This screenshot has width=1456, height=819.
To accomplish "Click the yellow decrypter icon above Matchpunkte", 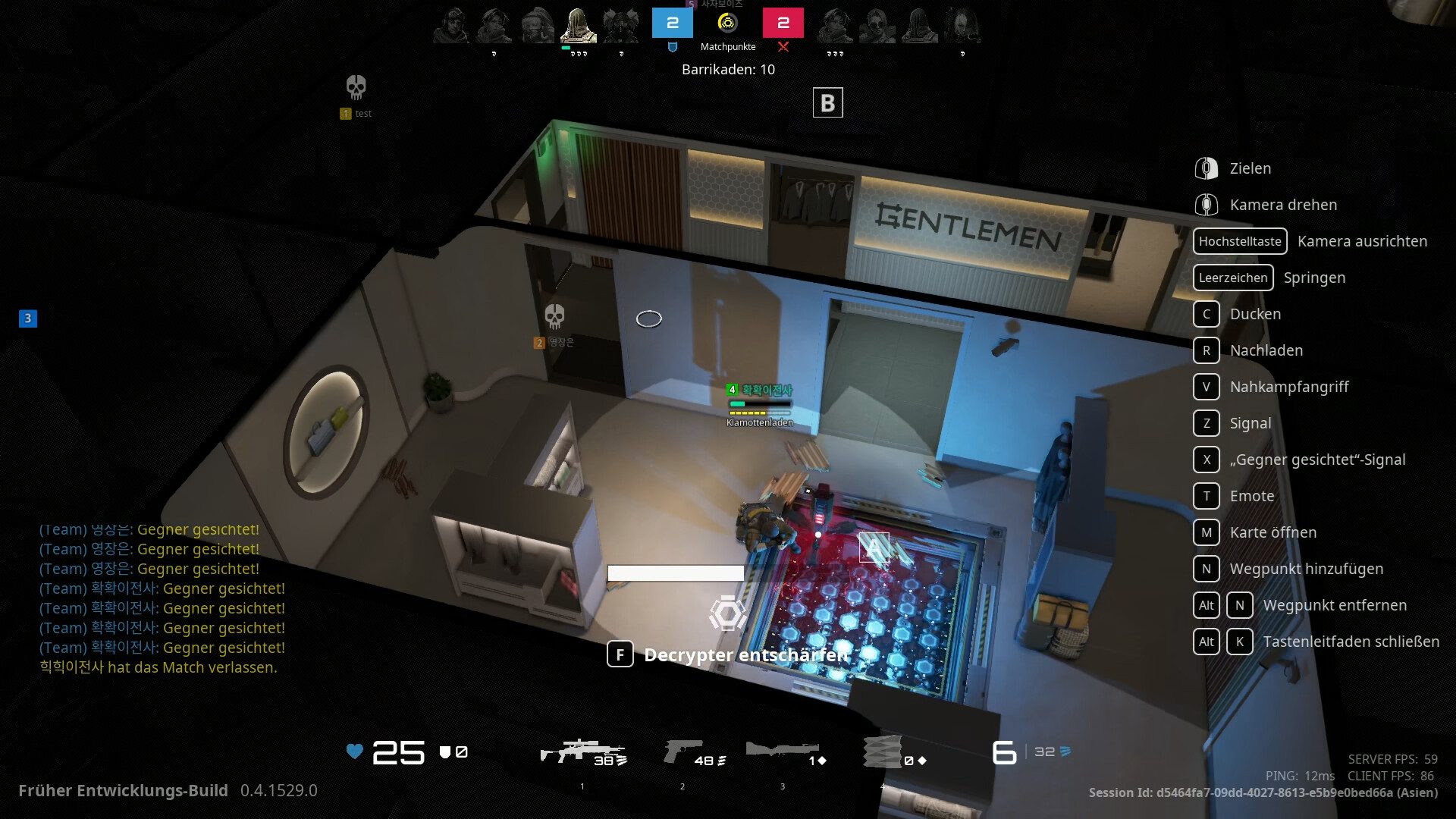I will [x=727, y=23].
